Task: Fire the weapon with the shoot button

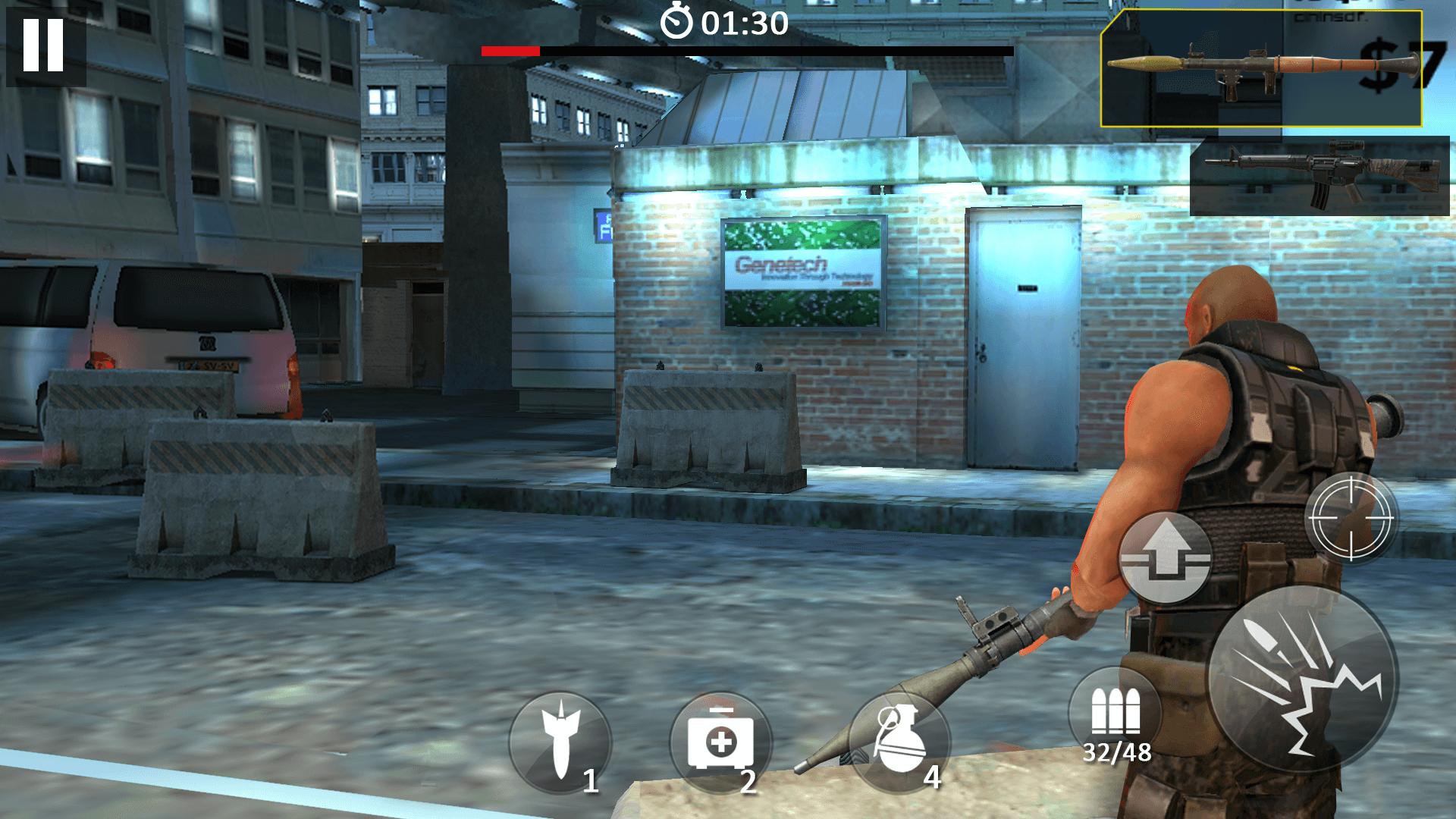Action: tap(1302, 679)
